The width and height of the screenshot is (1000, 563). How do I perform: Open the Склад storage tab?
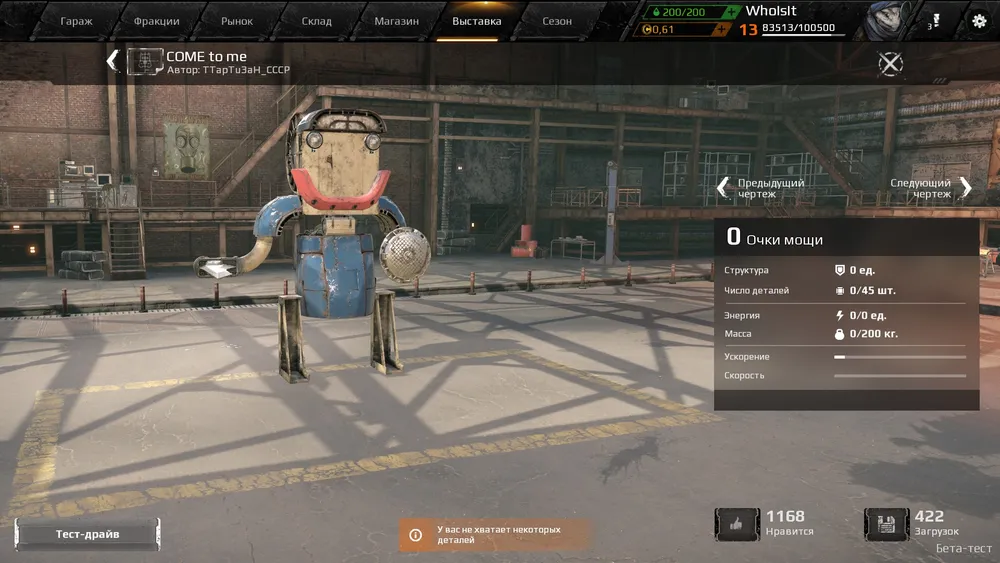tap(316, 21)
